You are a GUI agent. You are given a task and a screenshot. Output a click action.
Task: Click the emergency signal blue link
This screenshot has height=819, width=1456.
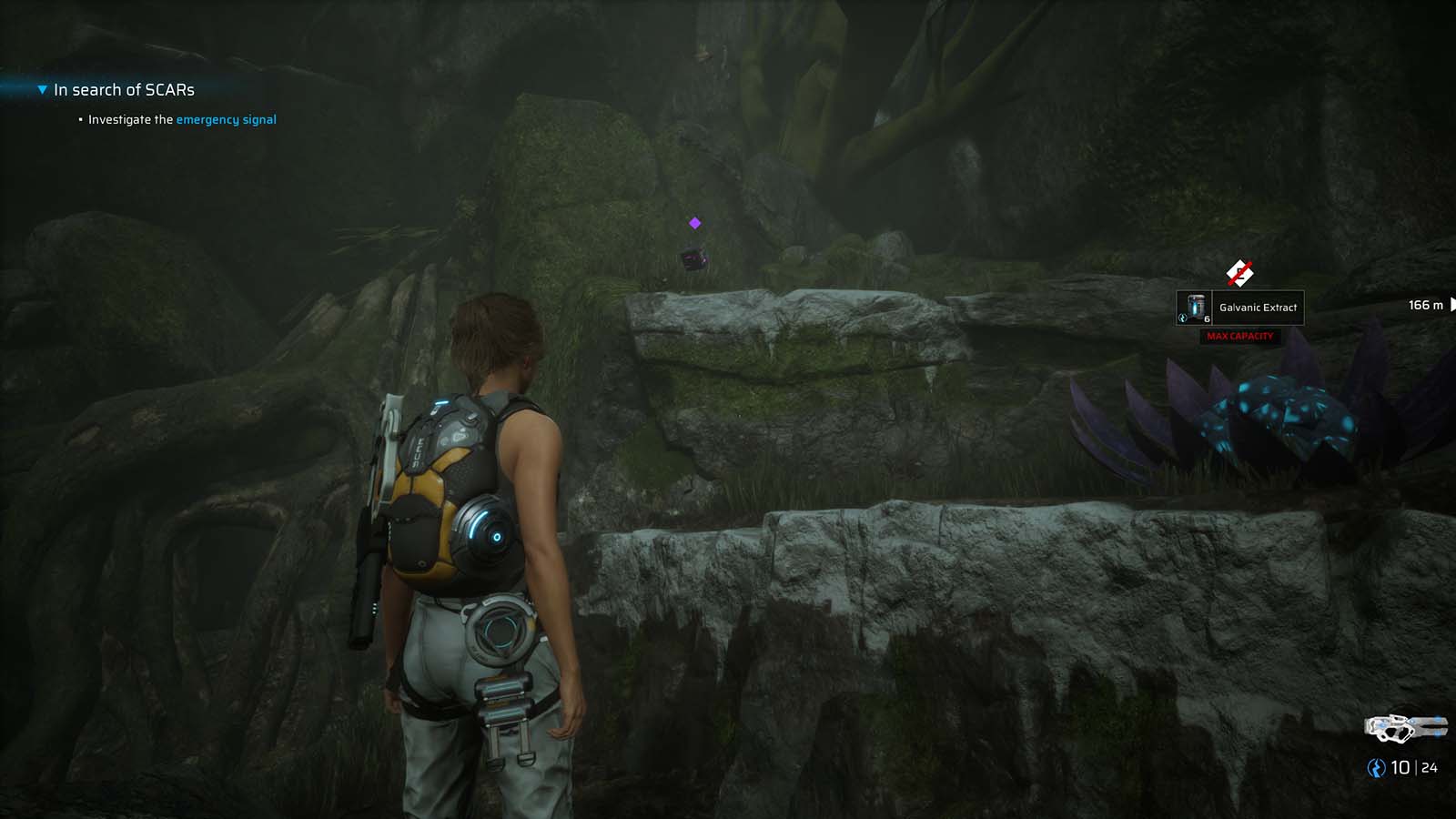tap(227, 119)
